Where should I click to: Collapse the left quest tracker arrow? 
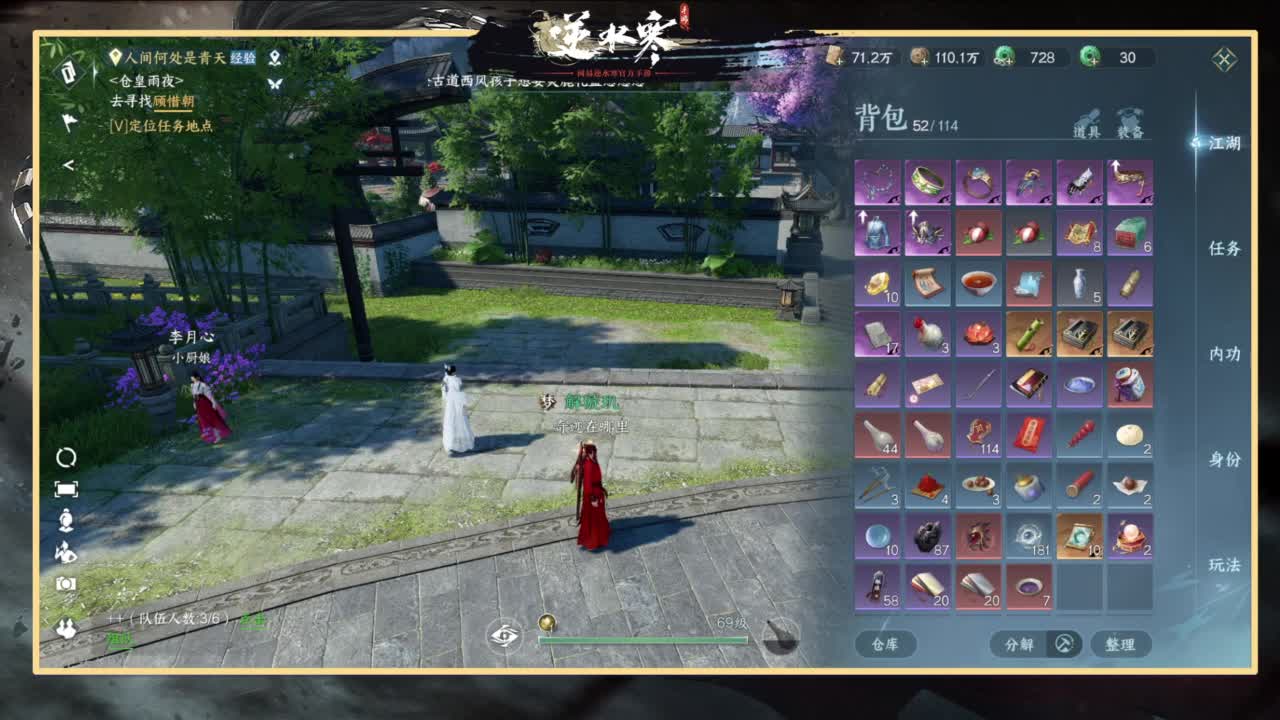pyautogui.click(x=68, y=165)
